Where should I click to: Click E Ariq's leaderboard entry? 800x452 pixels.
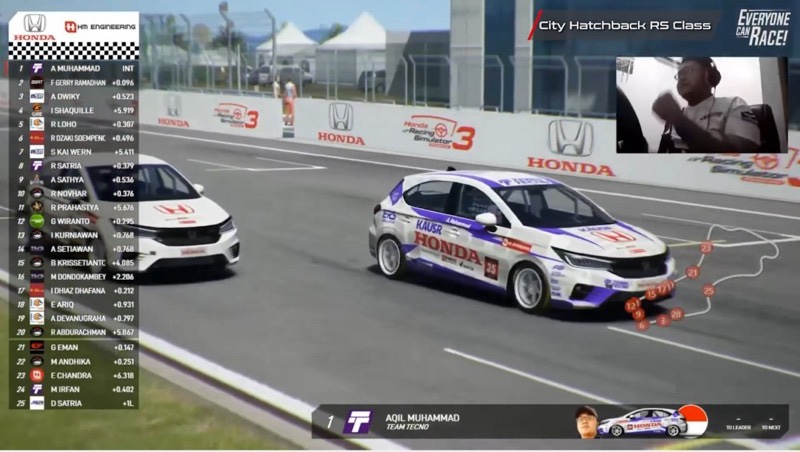(75, 304)
